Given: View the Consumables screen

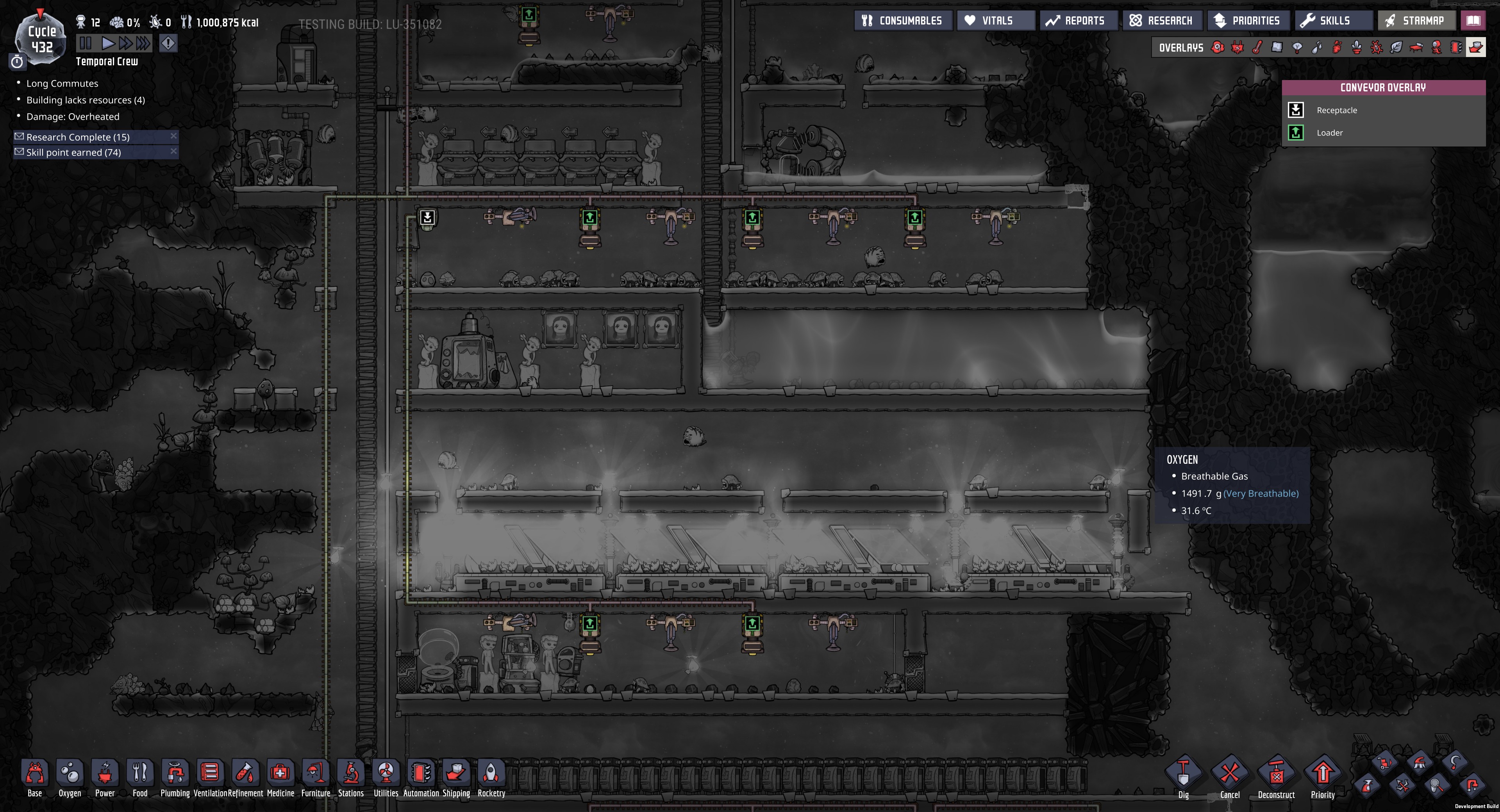Looking at the screenshot, I should (x=903, y=20).
